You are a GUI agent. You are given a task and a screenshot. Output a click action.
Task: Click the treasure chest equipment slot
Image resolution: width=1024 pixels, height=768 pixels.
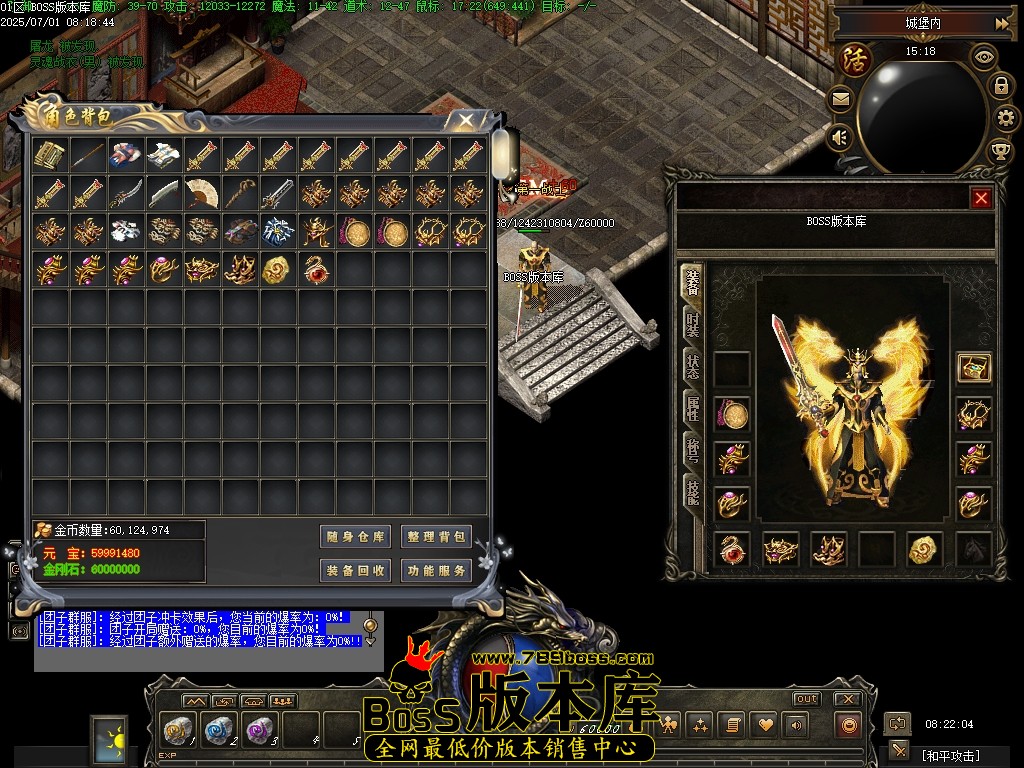[973, 368]
